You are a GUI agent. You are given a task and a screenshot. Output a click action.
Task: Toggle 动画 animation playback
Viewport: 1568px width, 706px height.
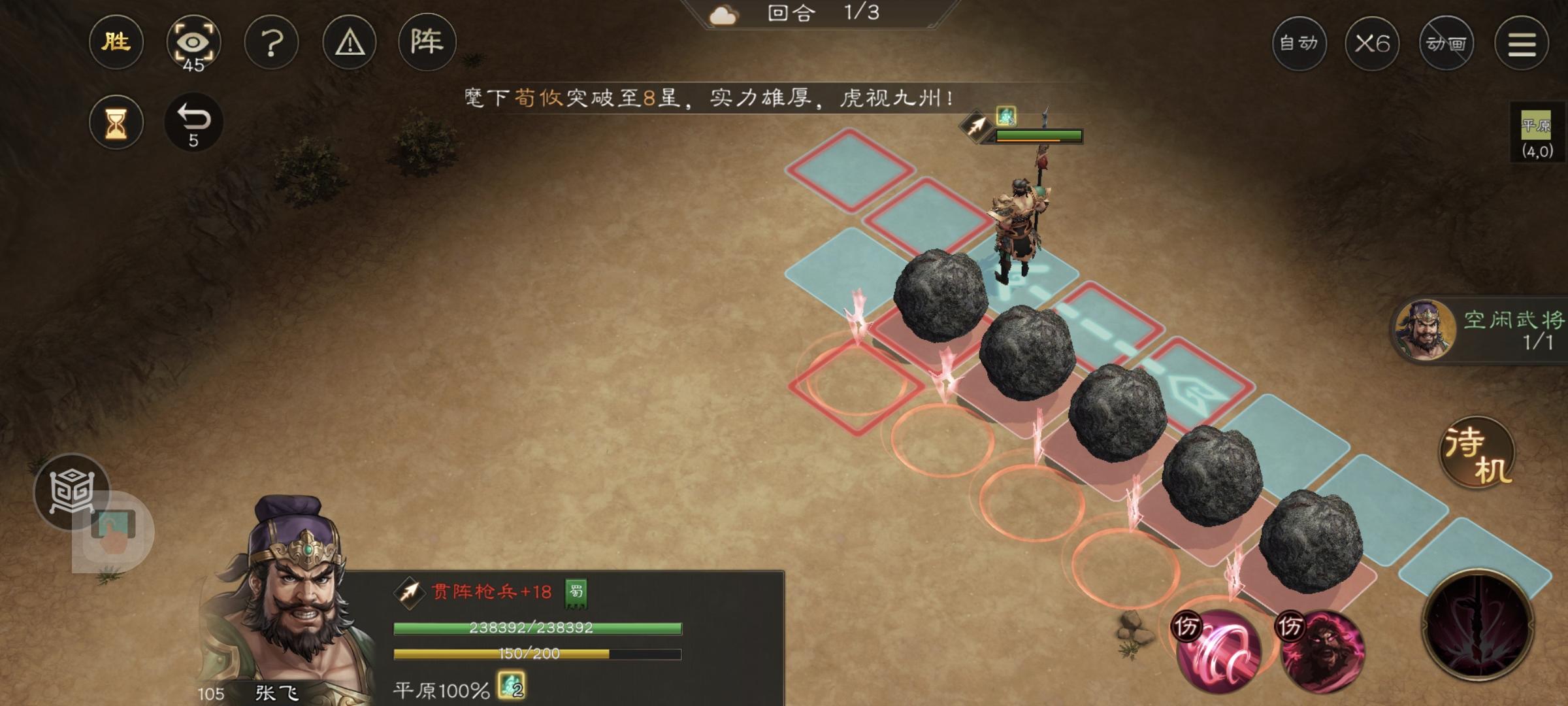pos(1446,43)
